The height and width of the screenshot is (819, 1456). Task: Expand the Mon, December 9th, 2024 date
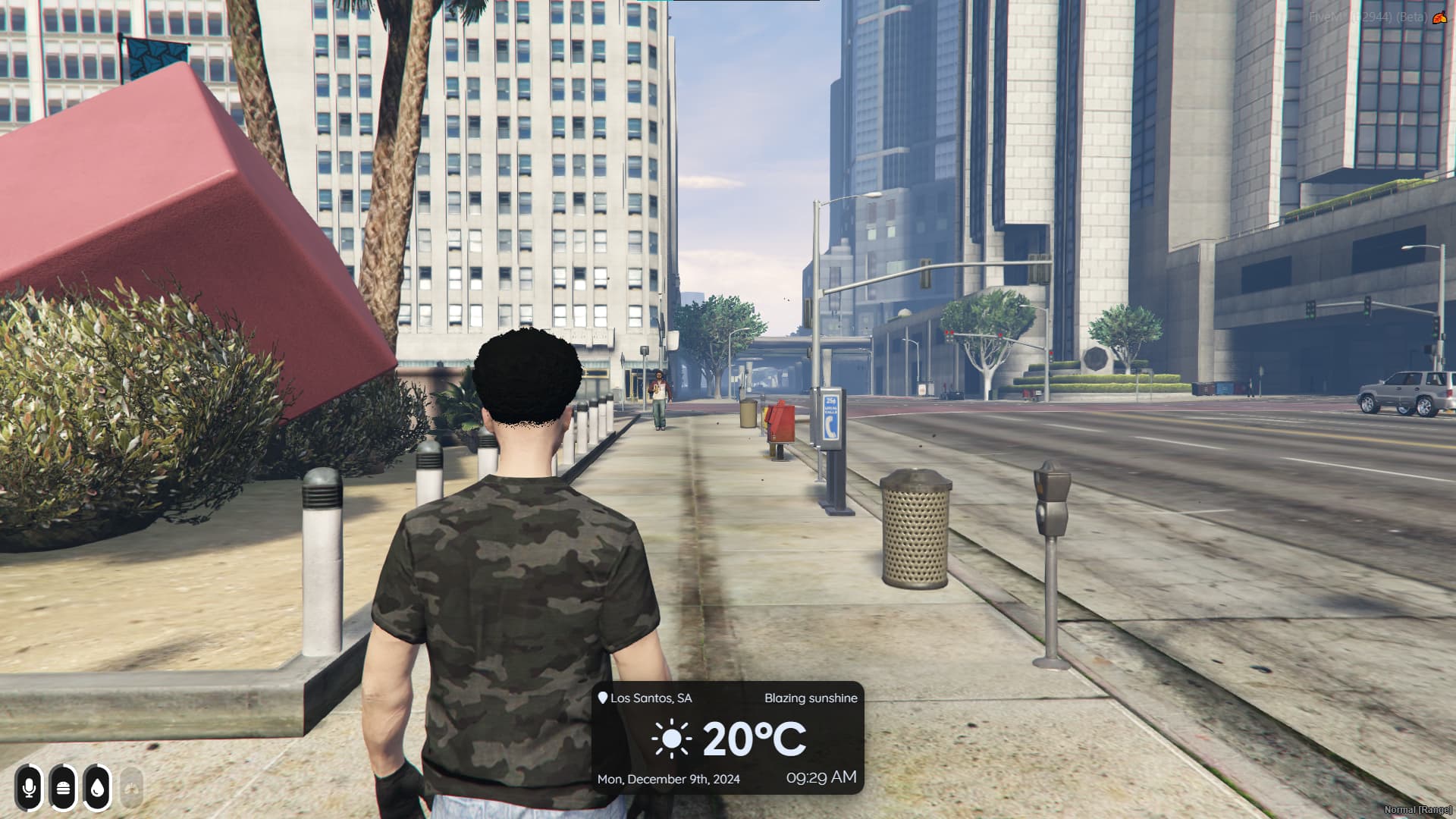click(670, 778)
